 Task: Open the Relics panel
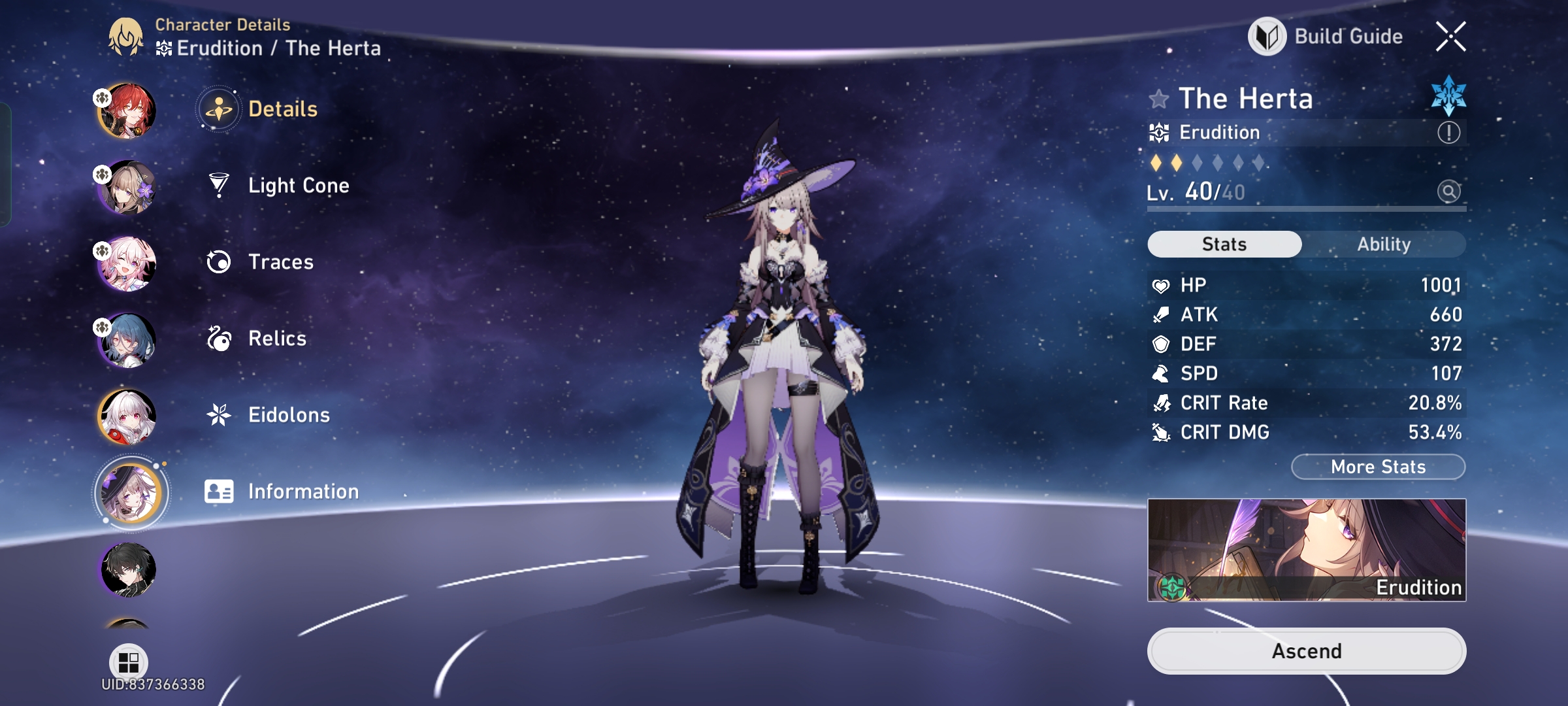click(277, 338)
